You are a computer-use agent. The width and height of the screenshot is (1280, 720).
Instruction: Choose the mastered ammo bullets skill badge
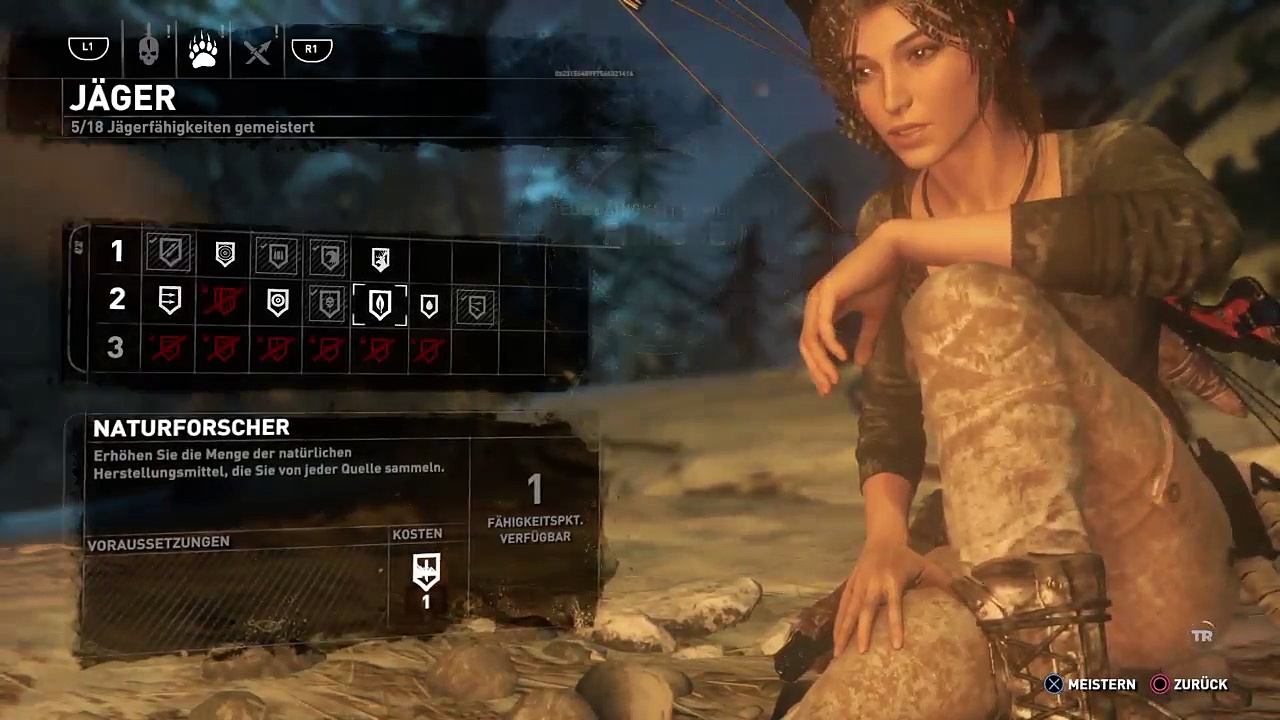click(x=275, y=256)
